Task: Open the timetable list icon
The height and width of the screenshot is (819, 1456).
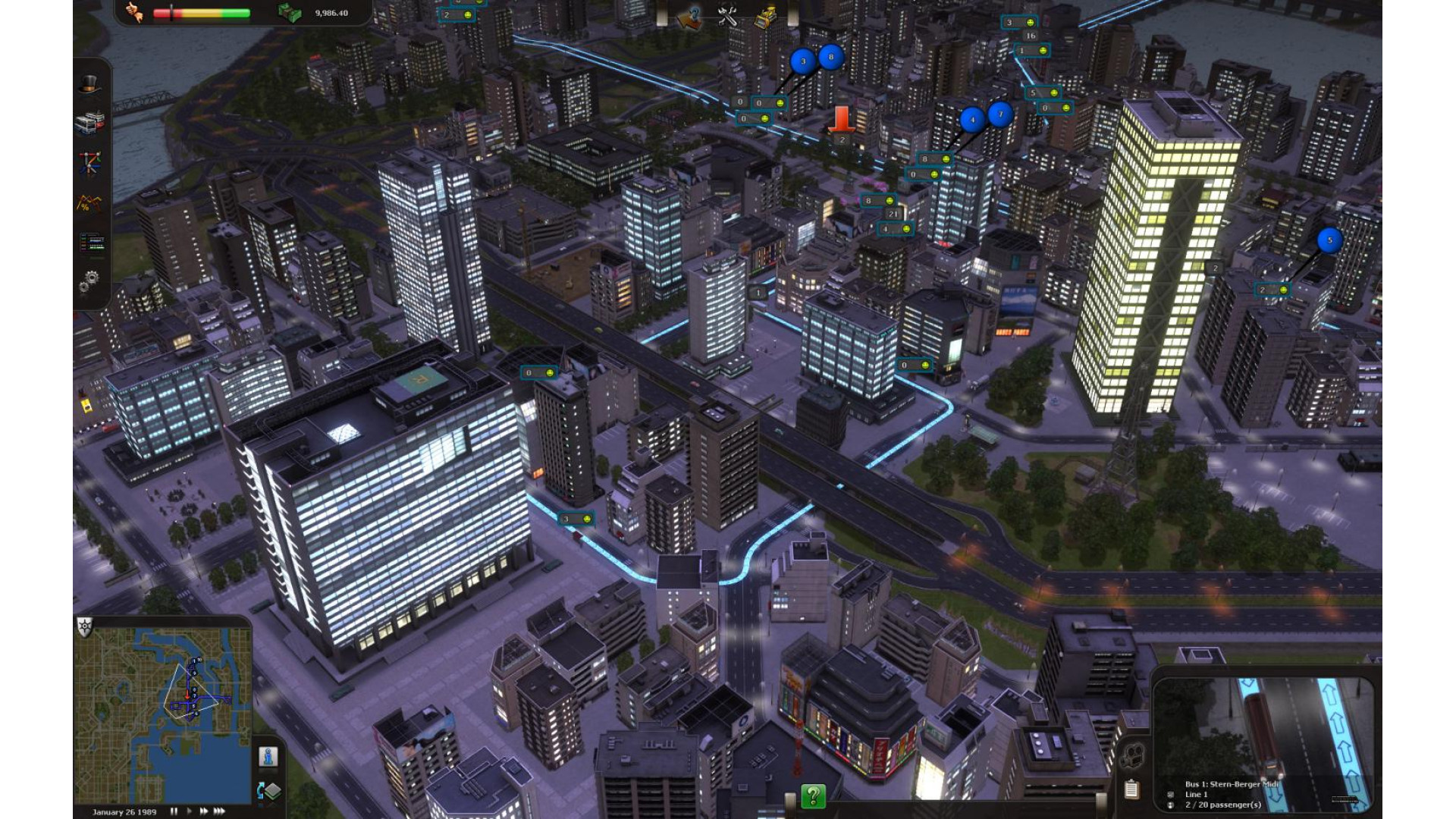Action: click(x=91, y=243)
